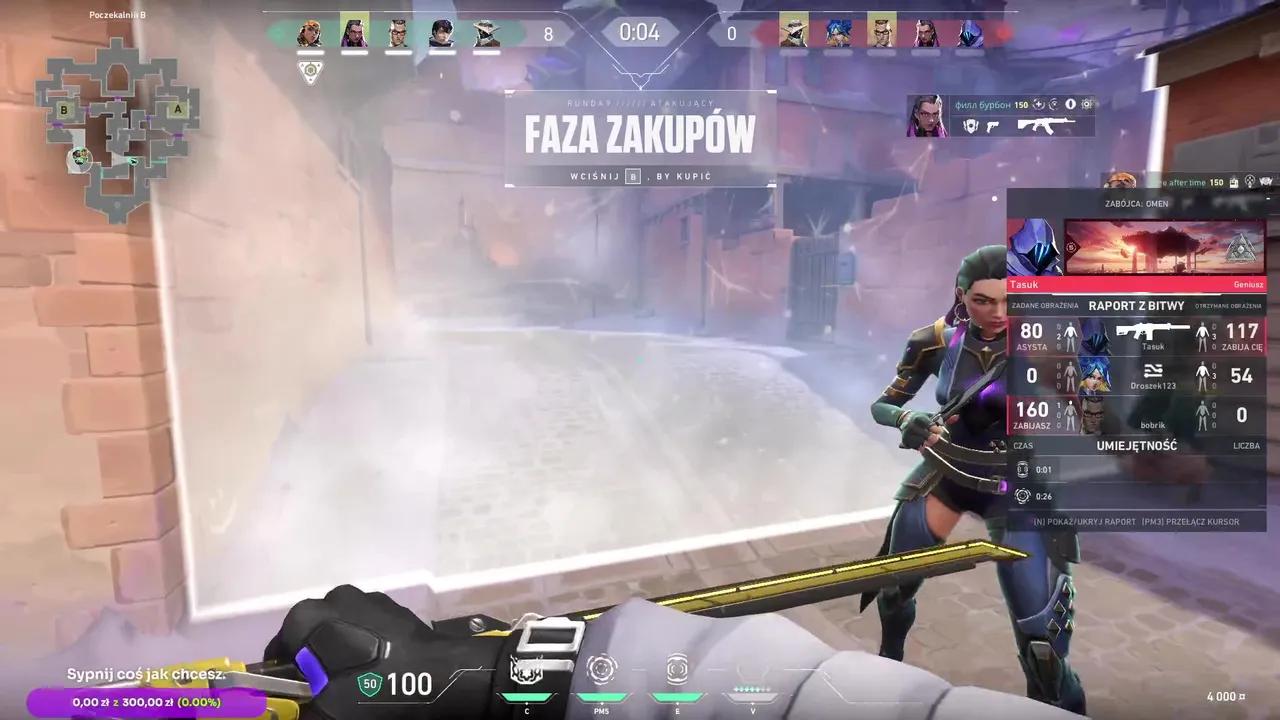The image size is (1280, 720).
Task: Select the UMIEJĘTNOŚĆ section header
Action: pos(1137,446)
